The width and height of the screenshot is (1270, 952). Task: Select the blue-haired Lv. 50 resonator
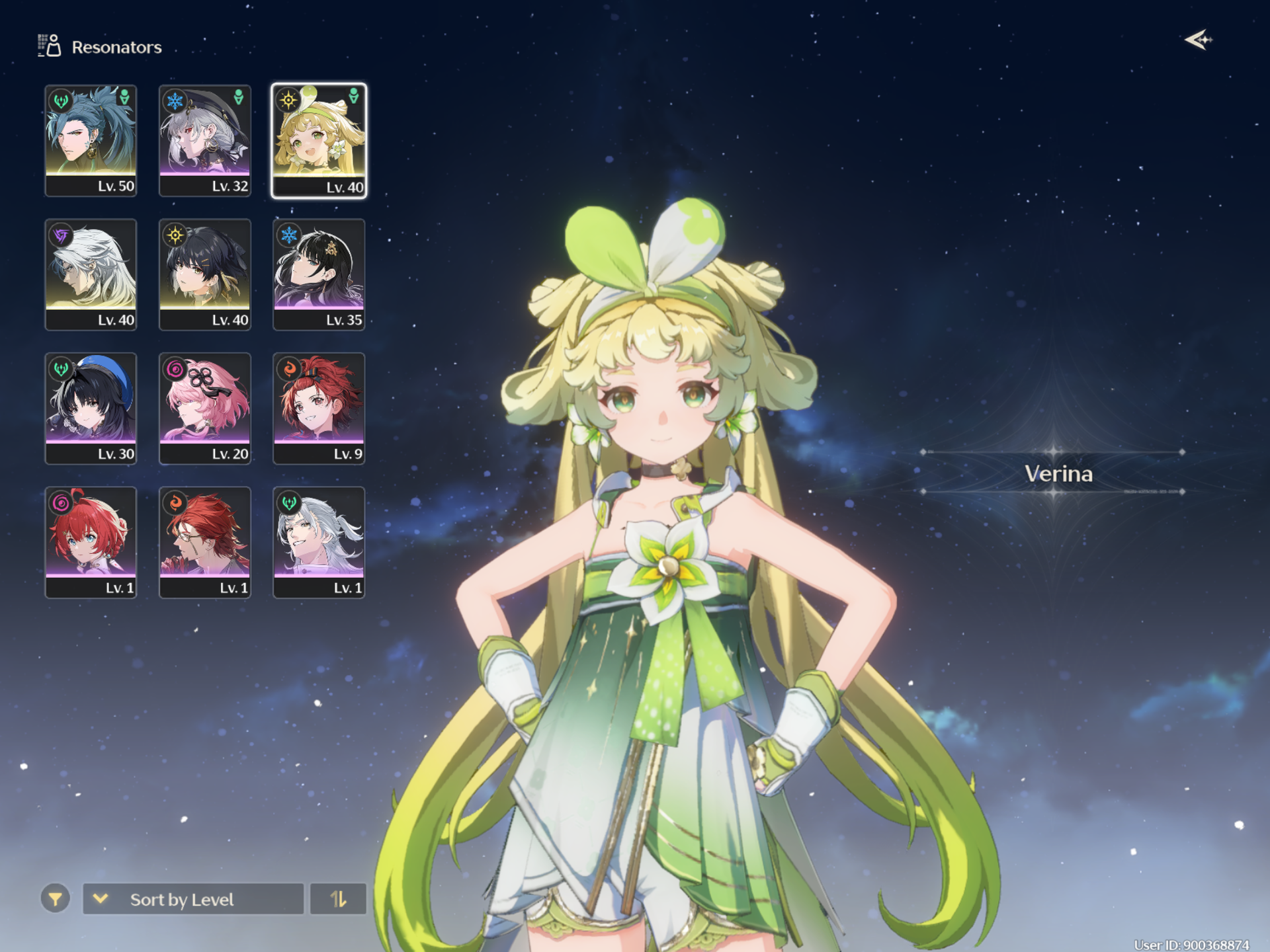(x=91, y=140)
